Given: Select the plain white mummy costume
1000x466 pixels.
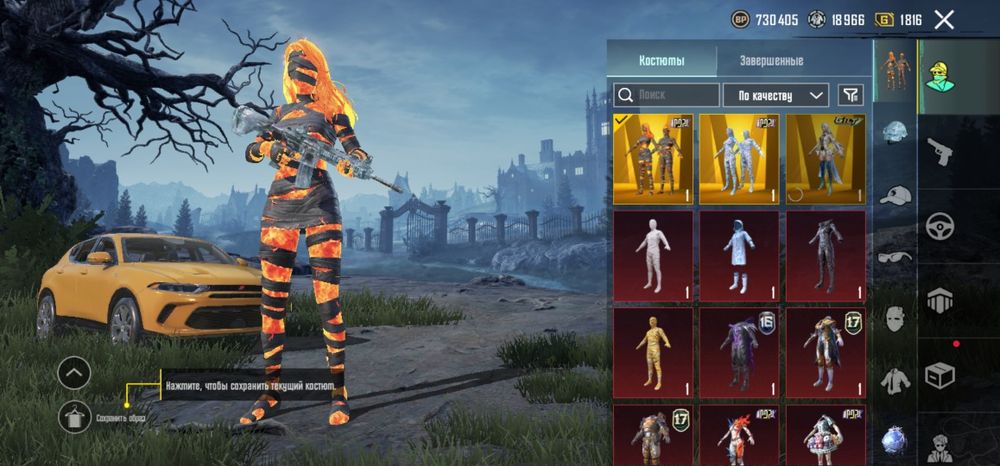Looking at the screenshot, I should point(652,255).
